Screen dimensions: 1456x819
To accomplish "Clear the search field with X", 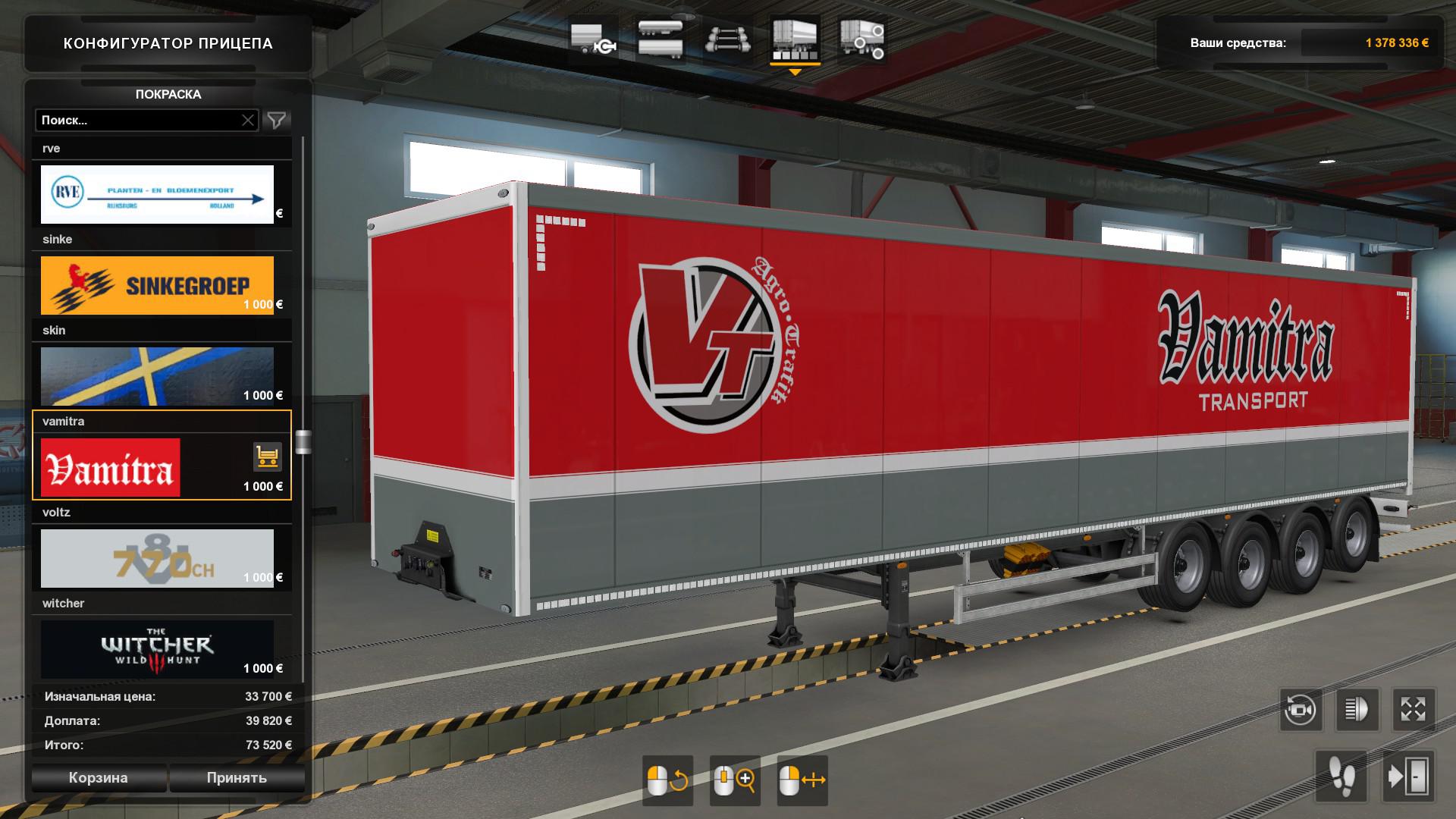I will (x=248, y=120).
